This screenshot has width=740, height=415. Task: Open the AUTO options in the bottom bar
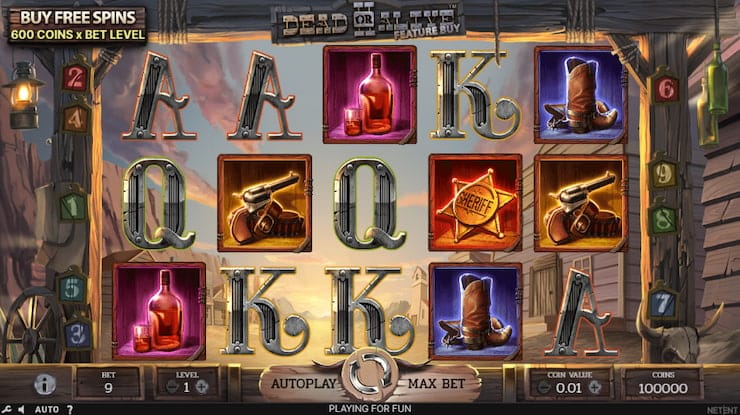(x=46, y=409)
